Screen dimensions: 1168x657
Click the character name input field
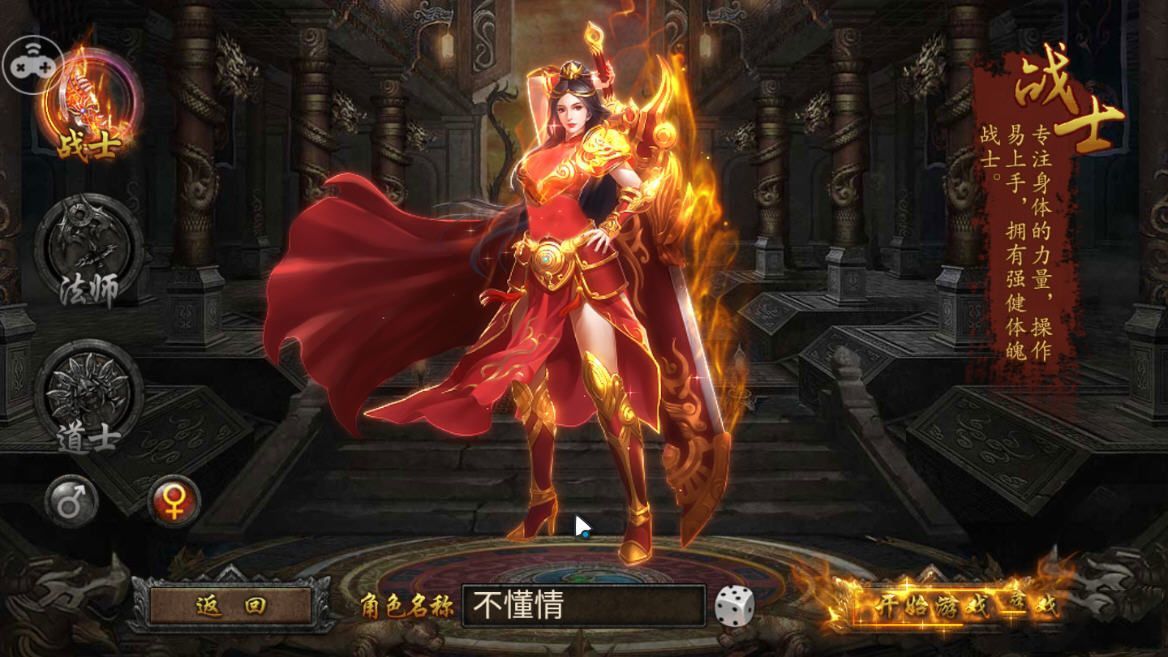tap(583, 606)
